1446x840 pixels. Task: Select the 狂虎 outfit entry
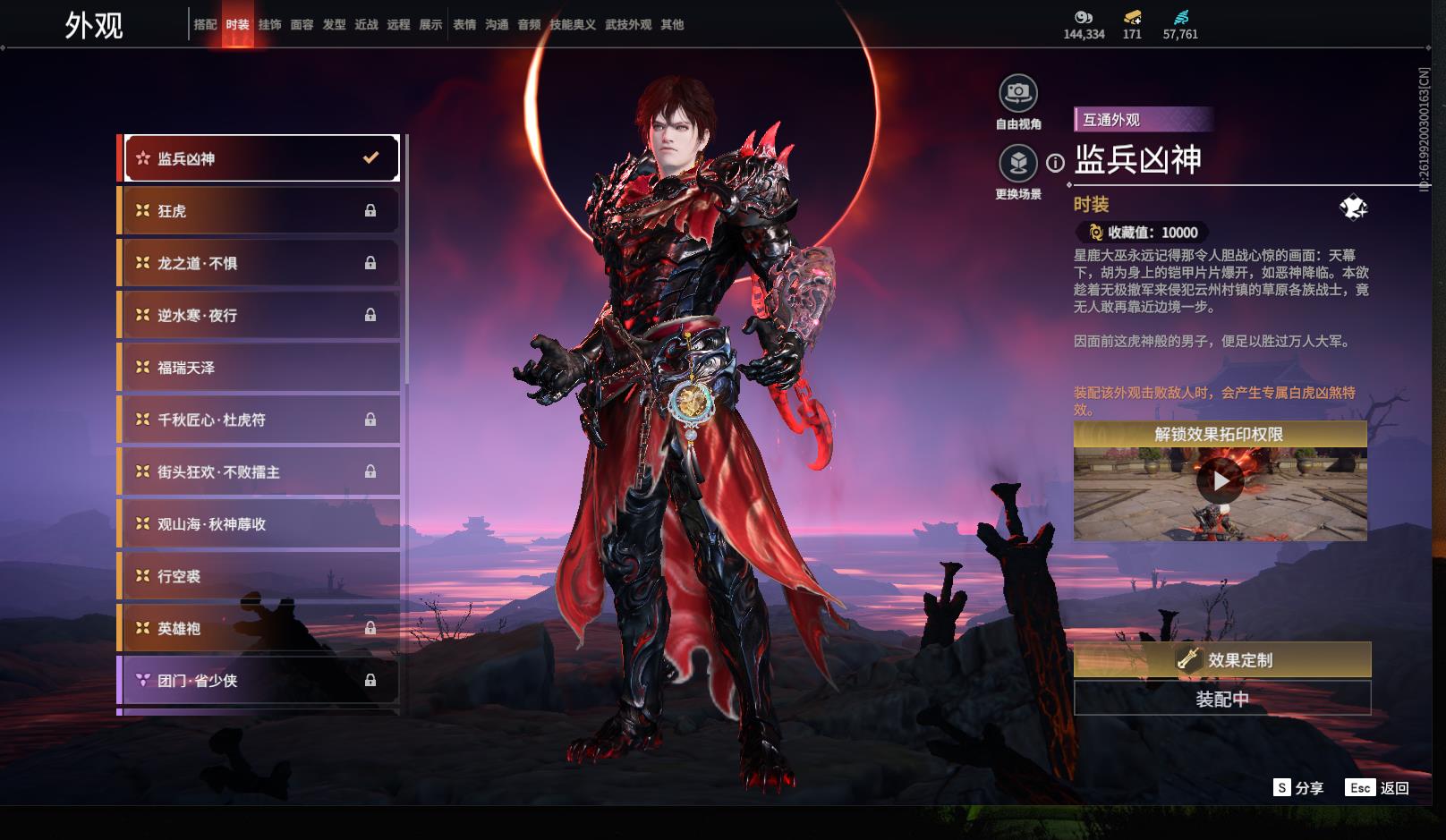pyautogui.click(x=259, y=211)
